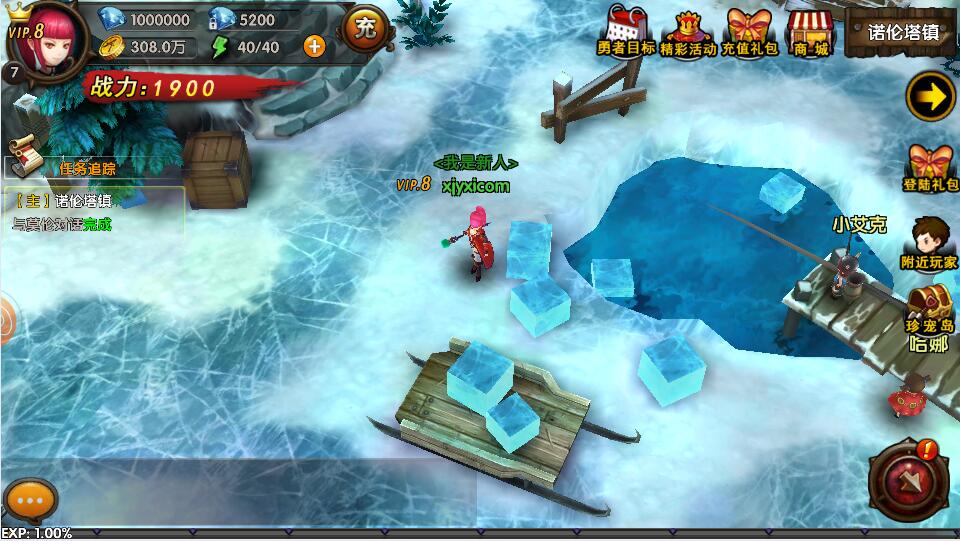Select the 任务追踪 quest tracker header
This screenshot has width=960, height=541.
click(x=80, y=168)
